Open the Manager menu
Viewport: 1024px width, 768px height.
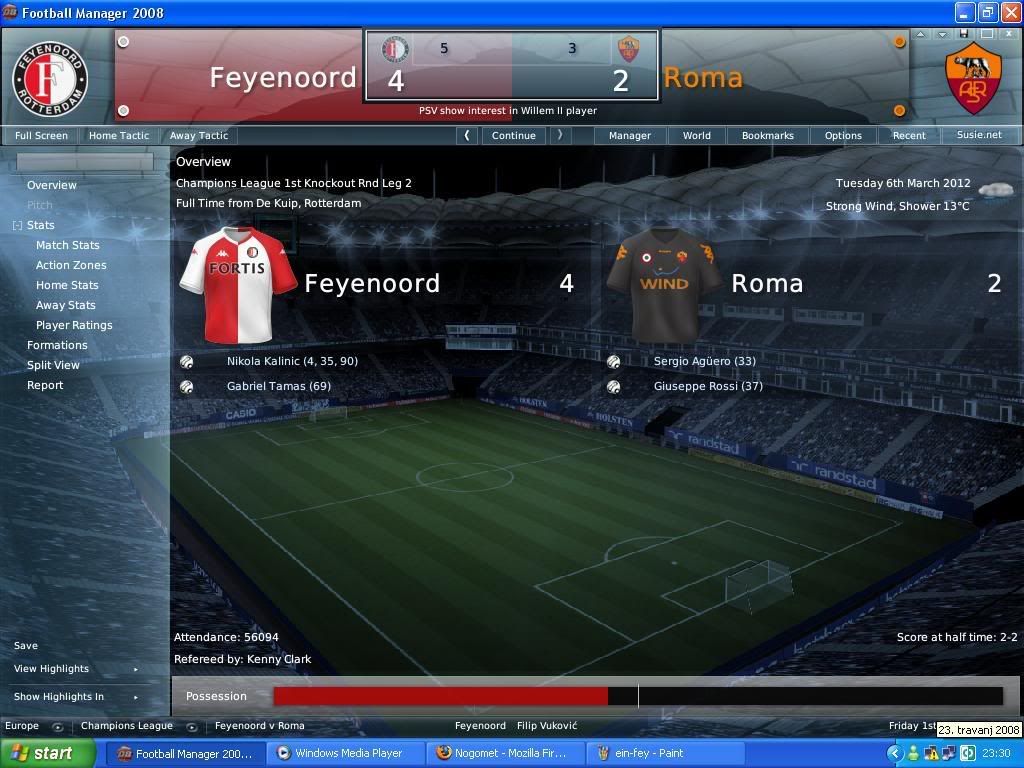630,135
